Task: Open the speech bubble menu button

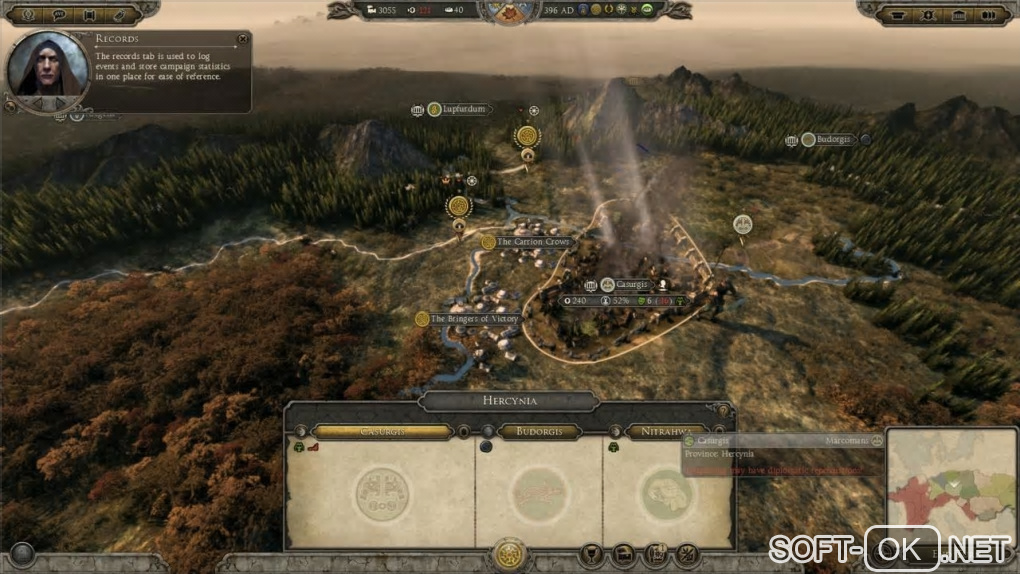Action: (59, 14)
